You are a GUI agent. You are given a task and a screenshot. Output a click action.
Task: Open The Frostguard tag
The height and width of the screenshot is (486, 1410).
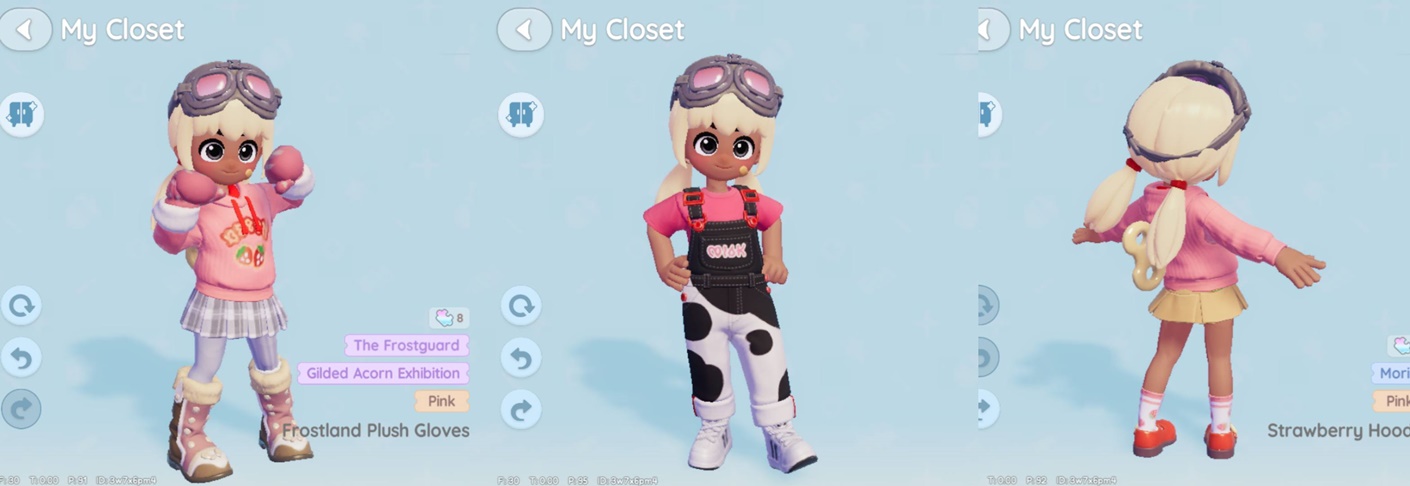(406, 346)
